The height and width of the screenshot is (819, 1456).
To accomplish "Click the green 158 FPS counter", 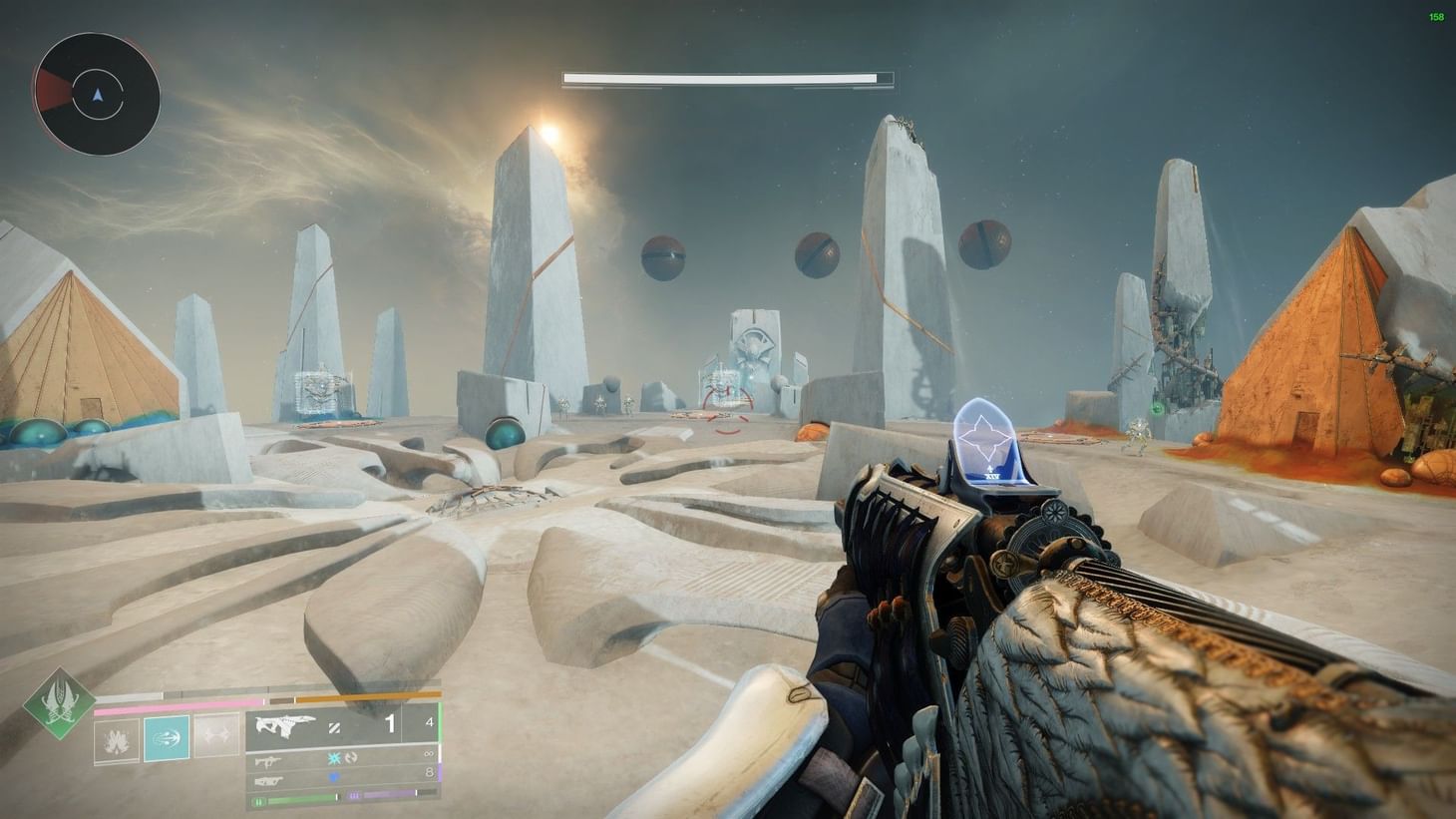I will (1434, 17).
